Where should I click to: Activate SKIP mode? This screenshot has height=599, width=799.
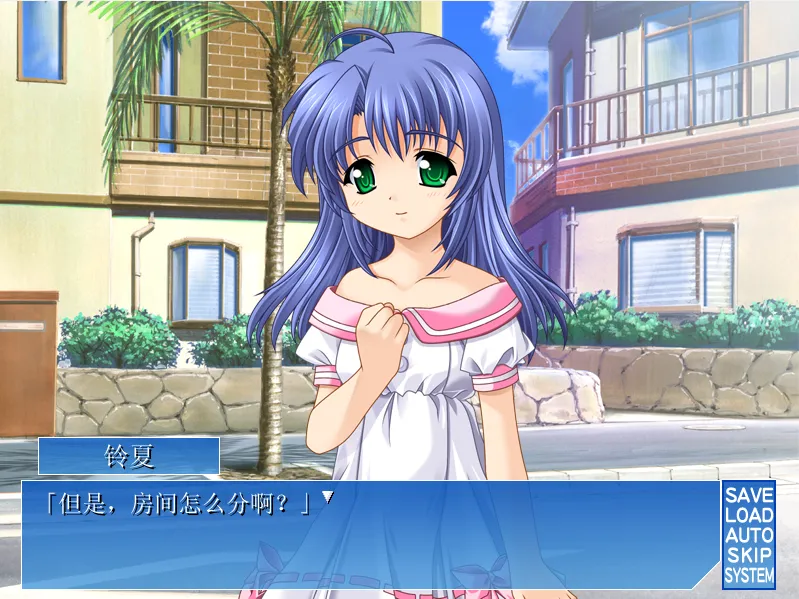pyautogui.click(x=749, y=555)
